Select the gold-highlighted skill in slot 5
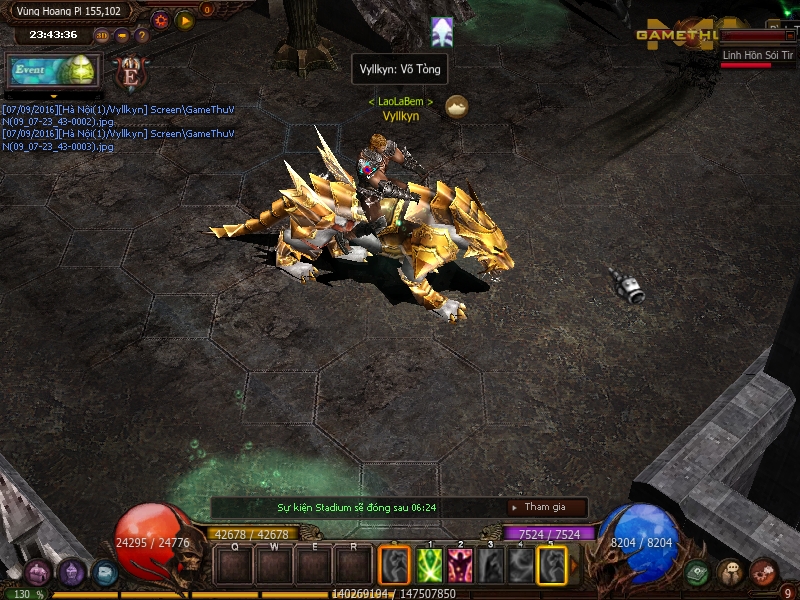 [x=552, y=566]
